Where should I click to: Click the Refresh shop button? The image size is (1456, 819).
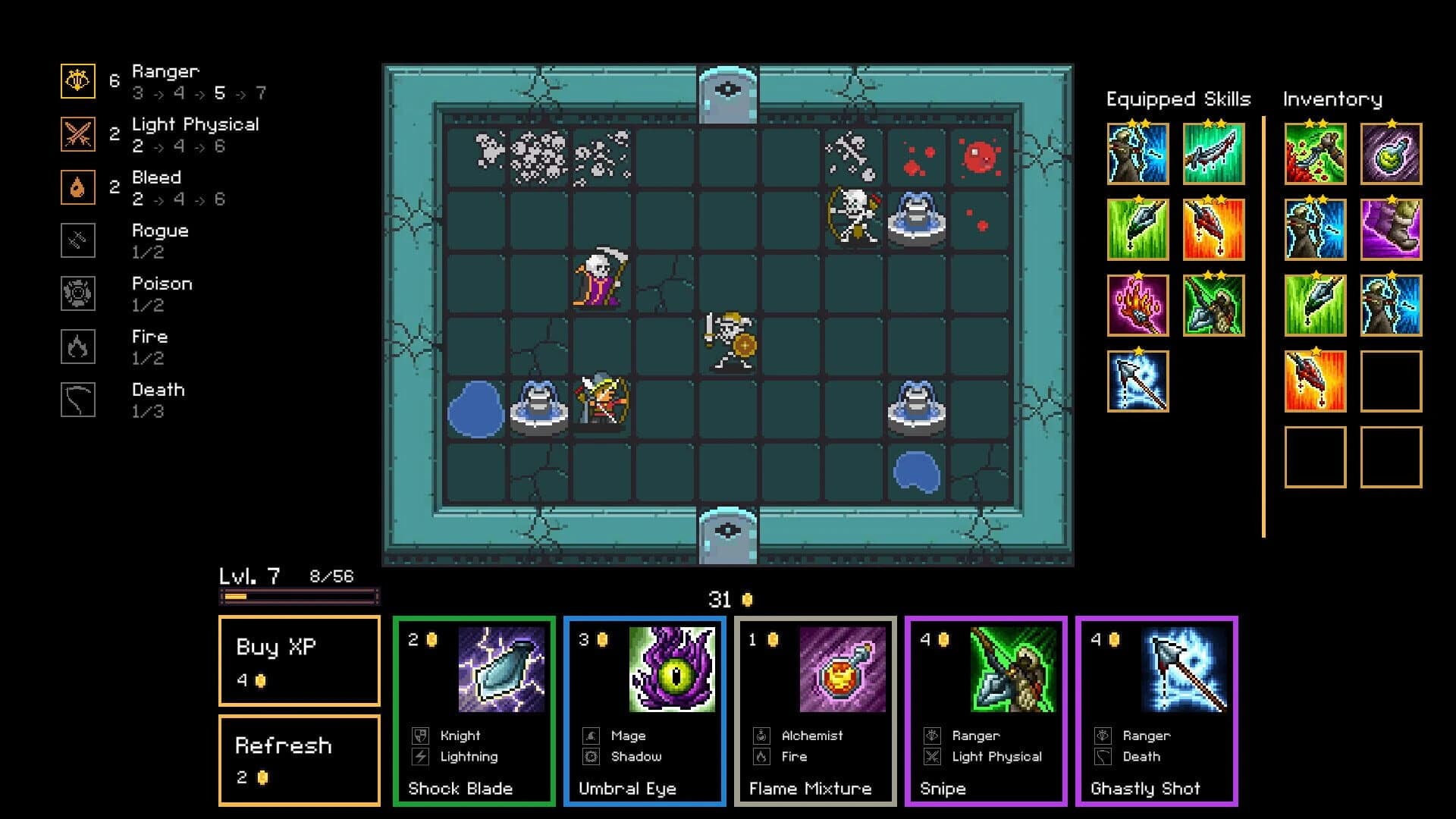(x=300, y=758)
